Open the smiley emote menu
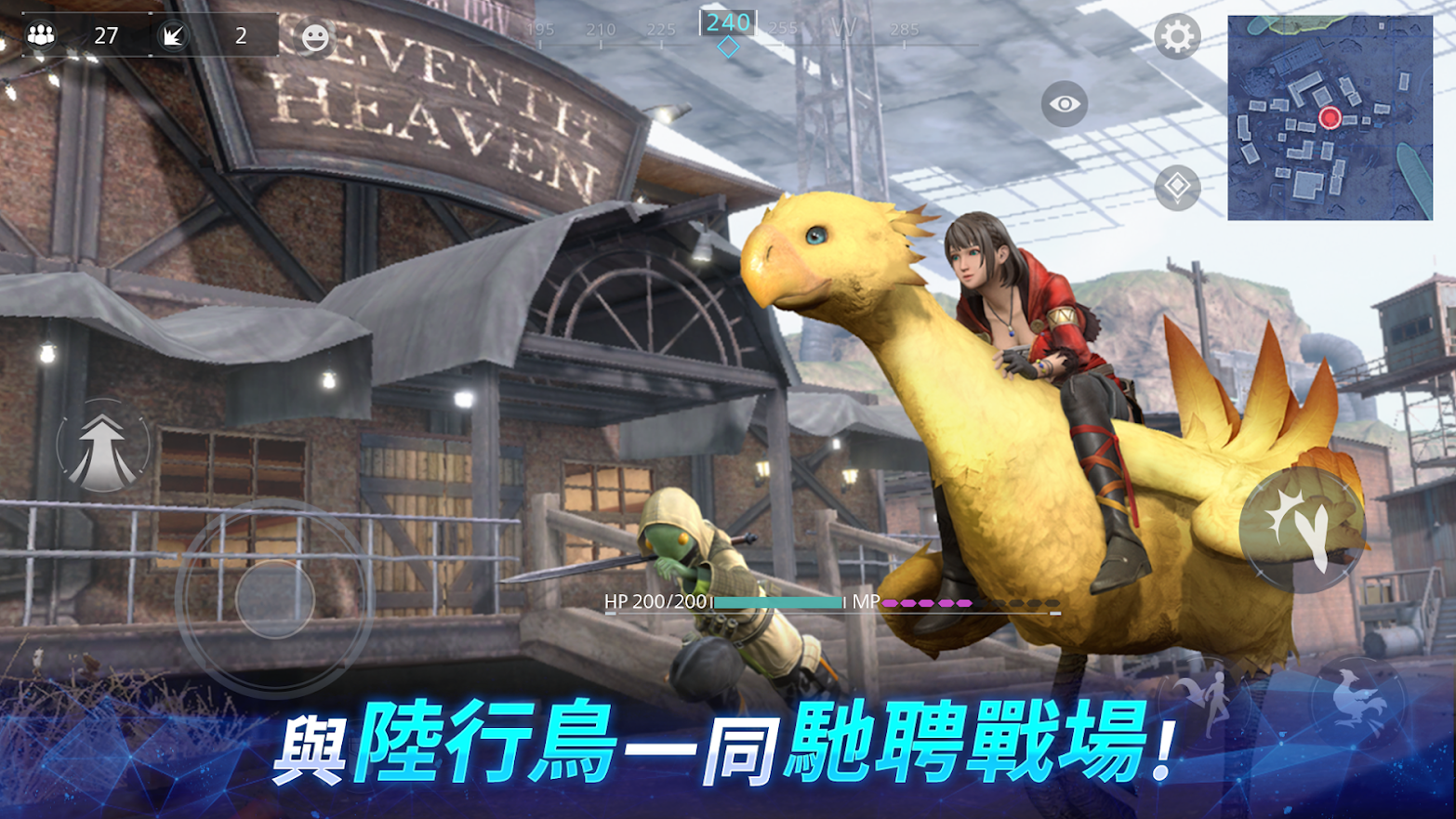This screenshot has height=819, width=1456. point(315,38)
